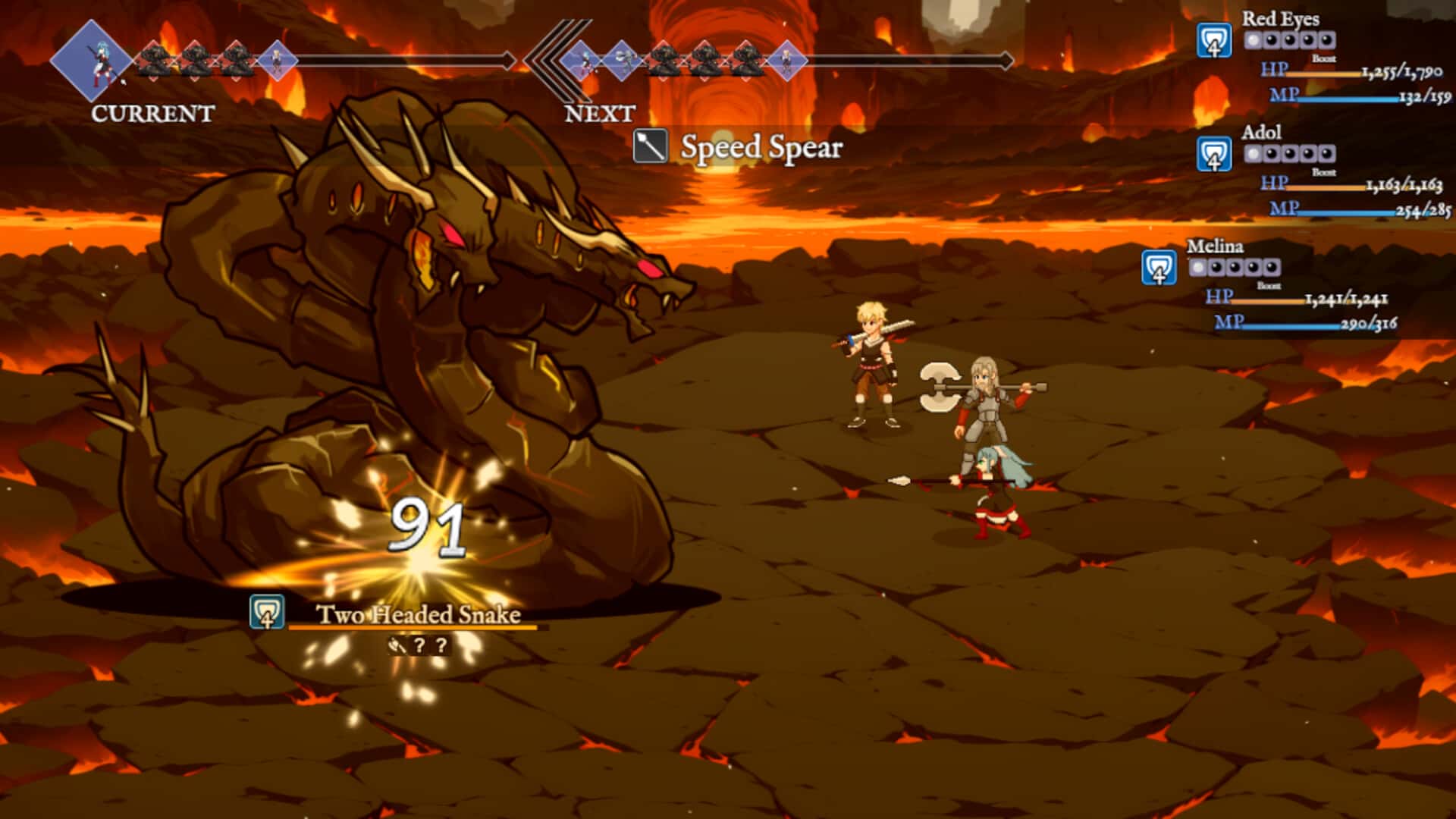Click the revealed weakness icon under the snake

click(397, 646)
